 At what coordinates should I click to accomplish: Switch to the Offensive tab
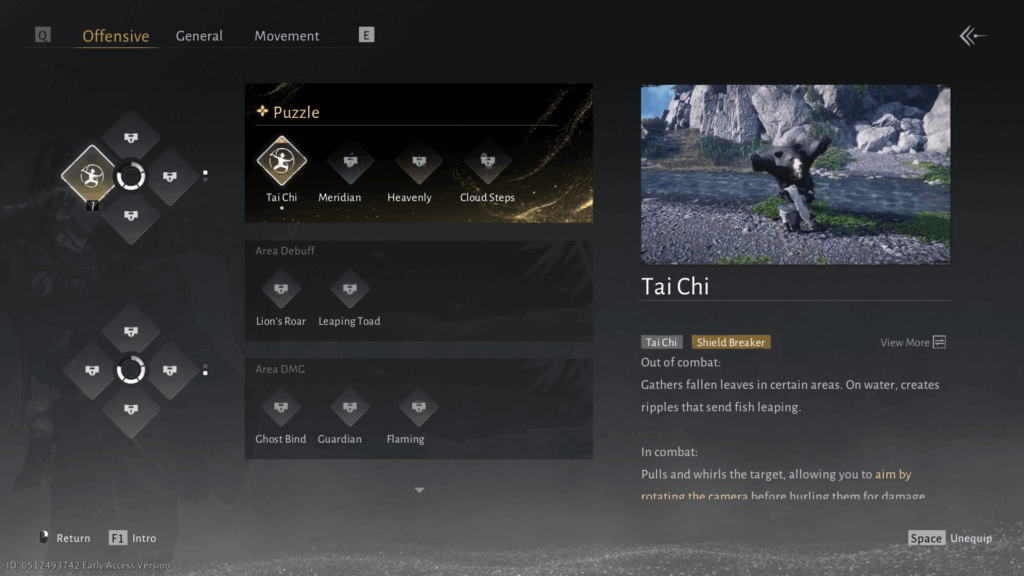[x=116, y=36]
